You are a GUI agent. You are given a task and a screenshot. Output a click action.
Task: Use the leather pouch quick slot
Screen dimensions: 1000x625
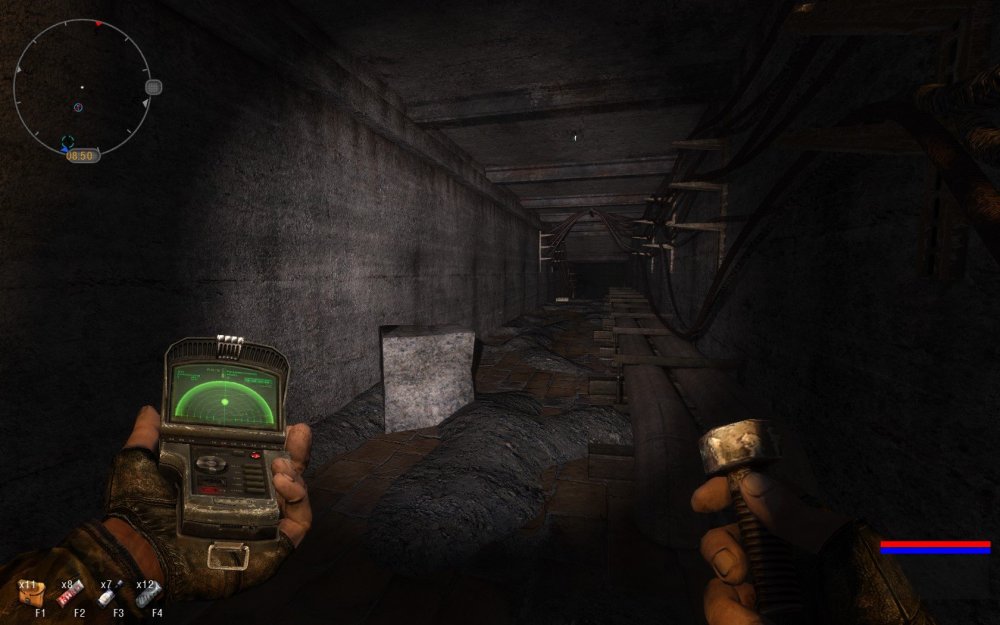[33, 594]
